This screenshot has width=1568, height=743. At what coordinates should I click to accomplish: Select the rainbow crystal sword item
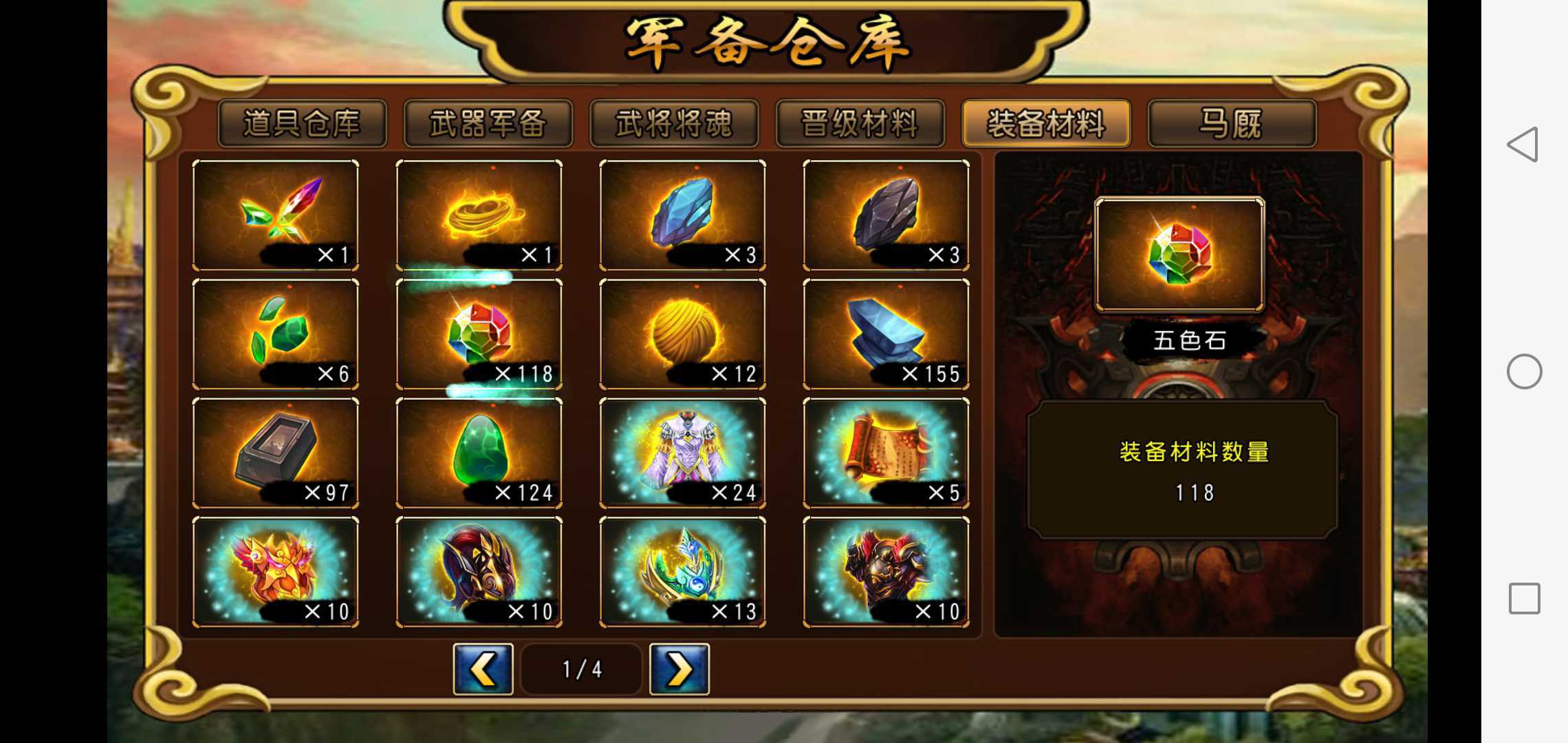[276, 215]
